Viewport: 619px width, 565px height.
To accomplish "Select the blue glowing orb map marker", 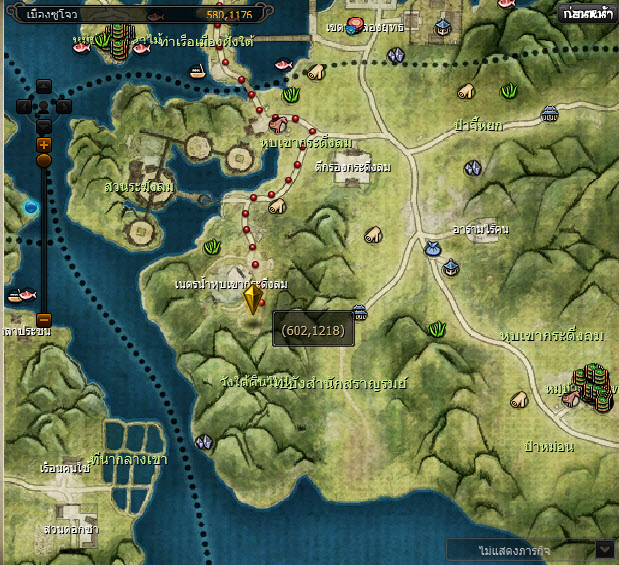I will coord(31,207).
